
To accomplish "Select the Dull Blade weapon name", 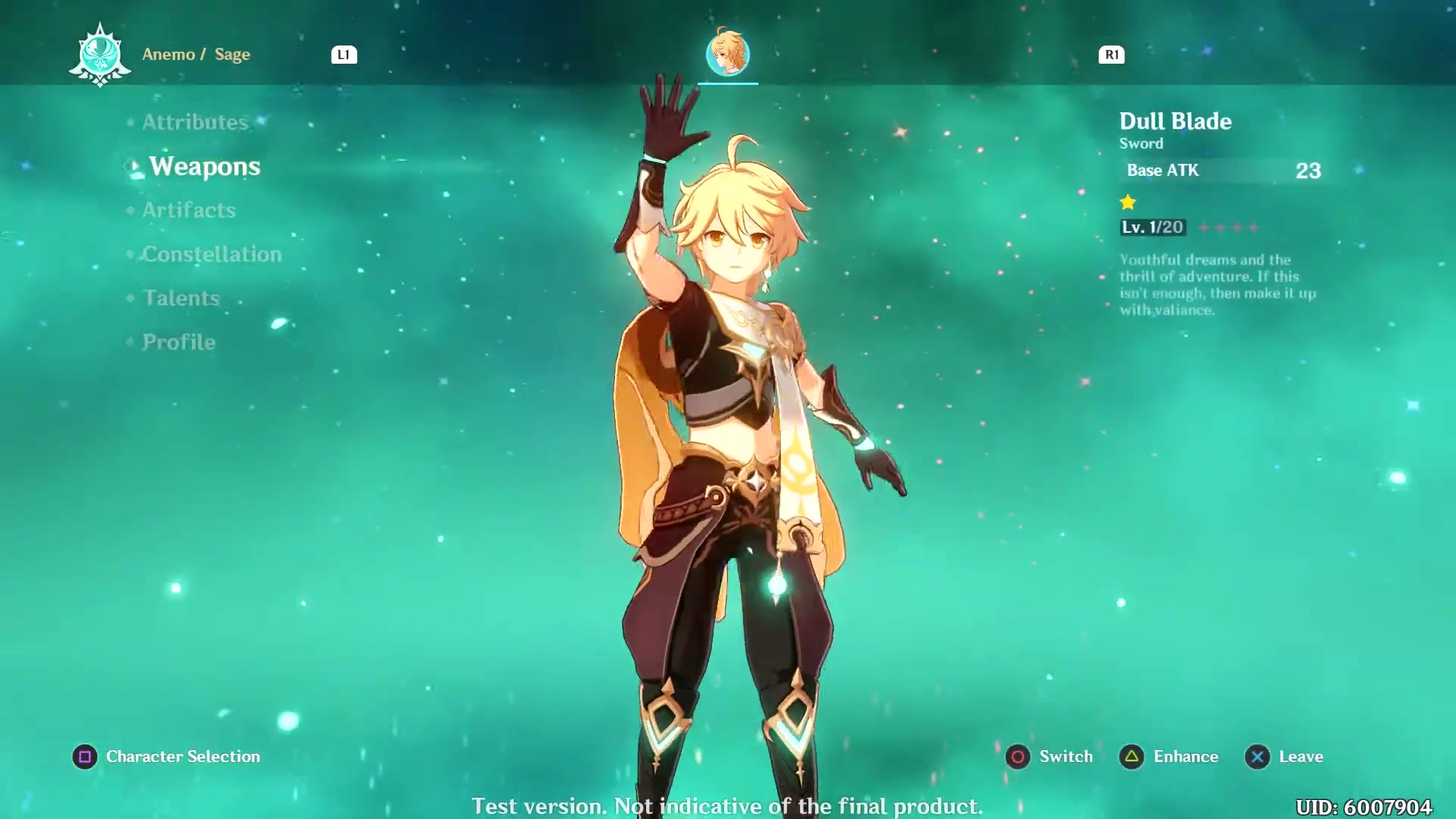I will (x=1175, y=121).
